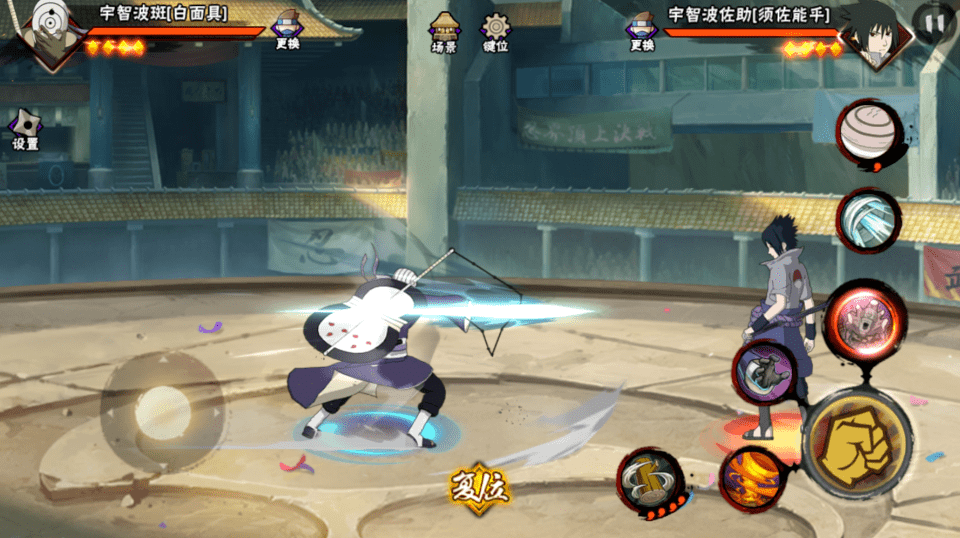Hit the golden fist basic attack button
The height and width of the screenshot is (538, 960).
coord(856,442)
